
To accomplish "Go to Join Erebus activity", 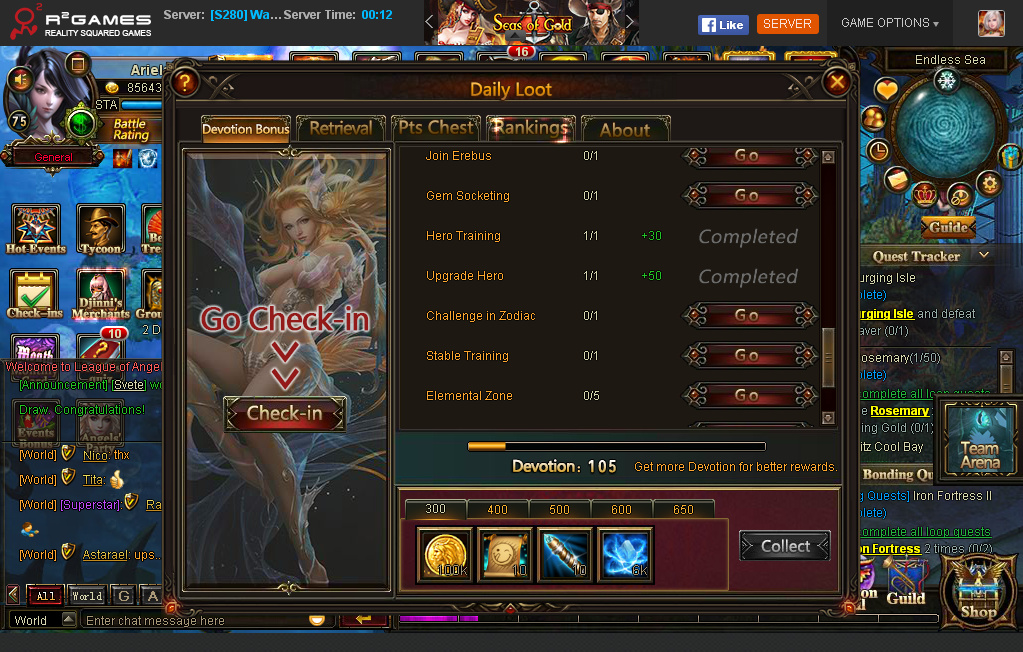I will click(747, 156).
